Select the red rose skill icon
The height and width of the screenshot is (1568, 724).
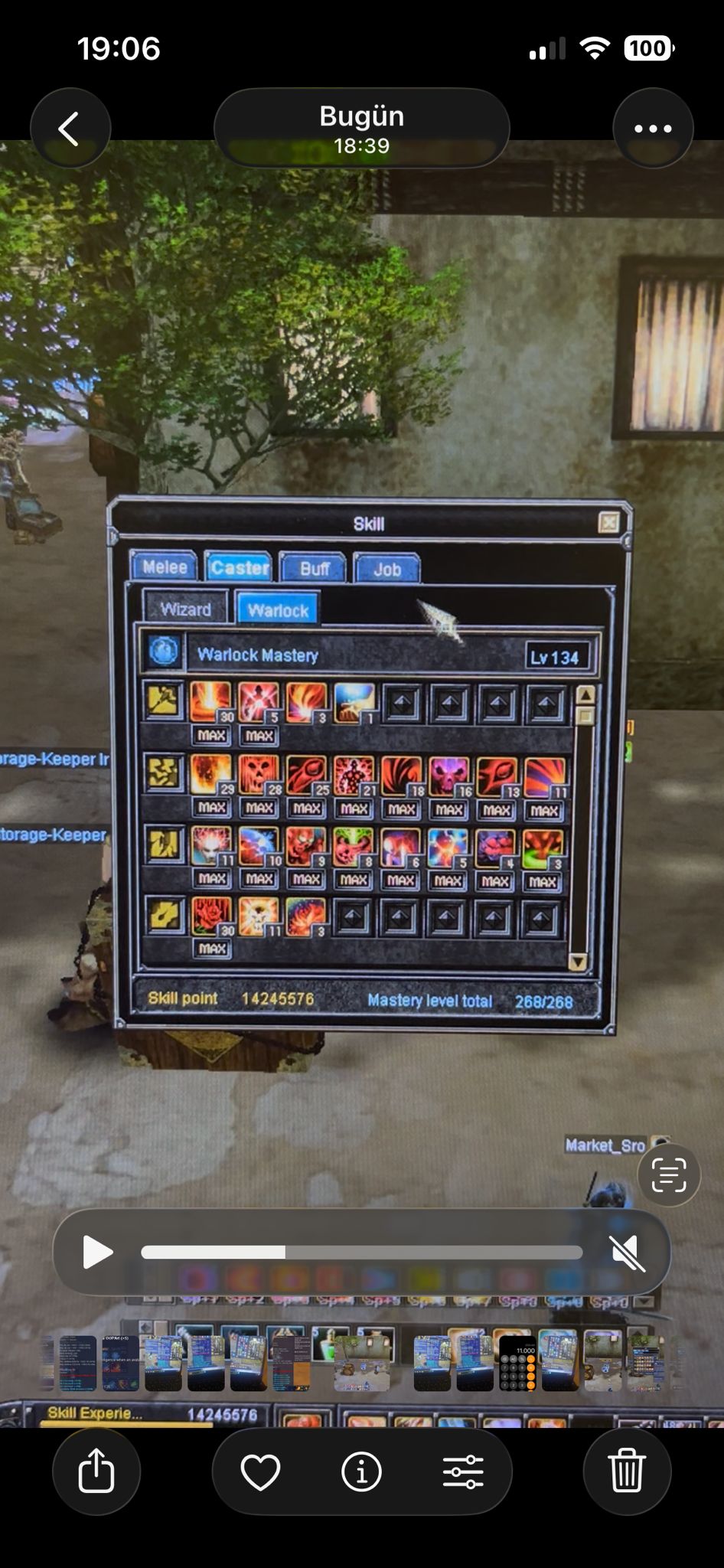click(x=211, y=916)
